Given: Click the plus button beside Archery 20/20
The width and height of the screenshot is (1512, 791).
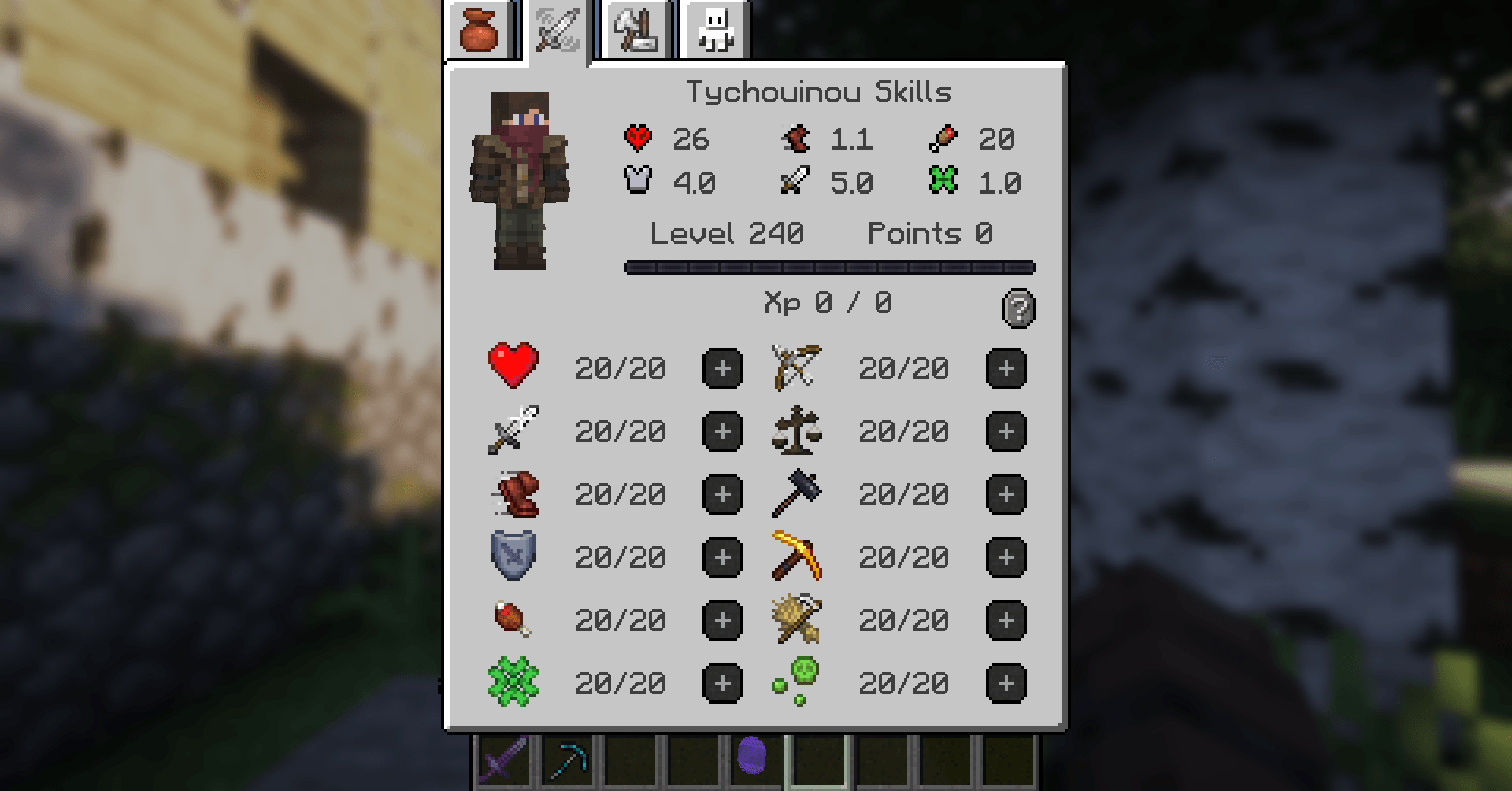Looking at the screenshot, I should 1006,368.
